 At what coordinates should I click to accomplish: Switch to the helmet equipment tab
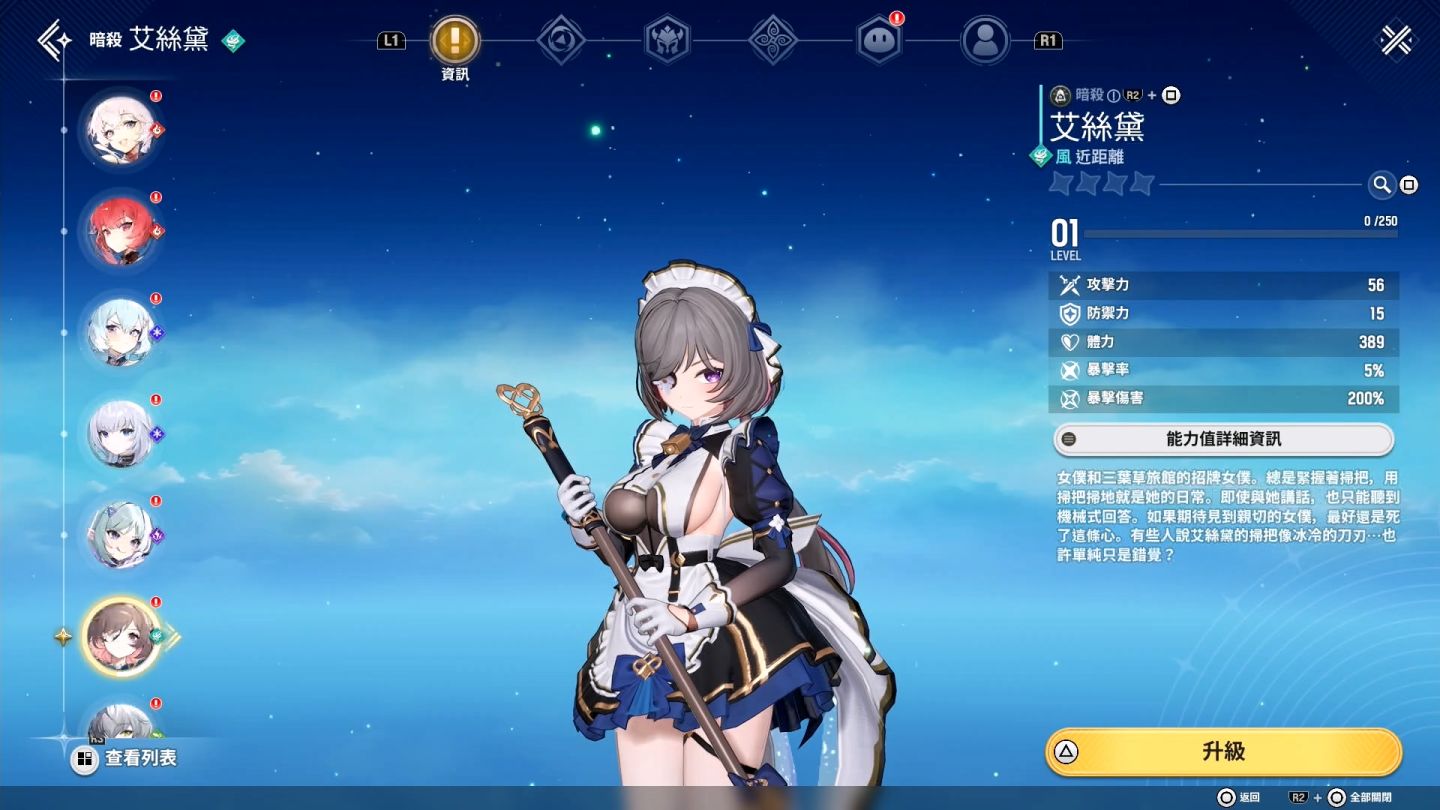click(x=667, y=41)
